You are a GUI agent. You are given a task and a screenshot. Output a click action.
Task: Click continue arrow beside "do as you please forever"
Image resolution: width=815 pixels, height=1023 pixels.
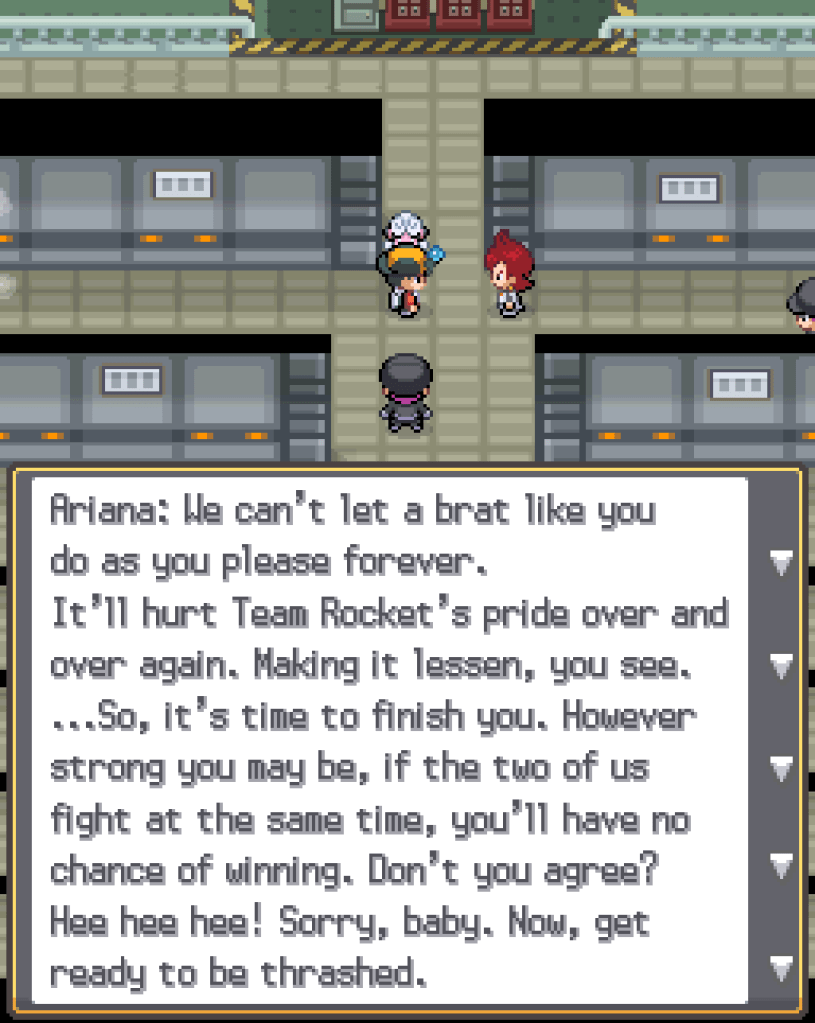click(x=782, y=563)
